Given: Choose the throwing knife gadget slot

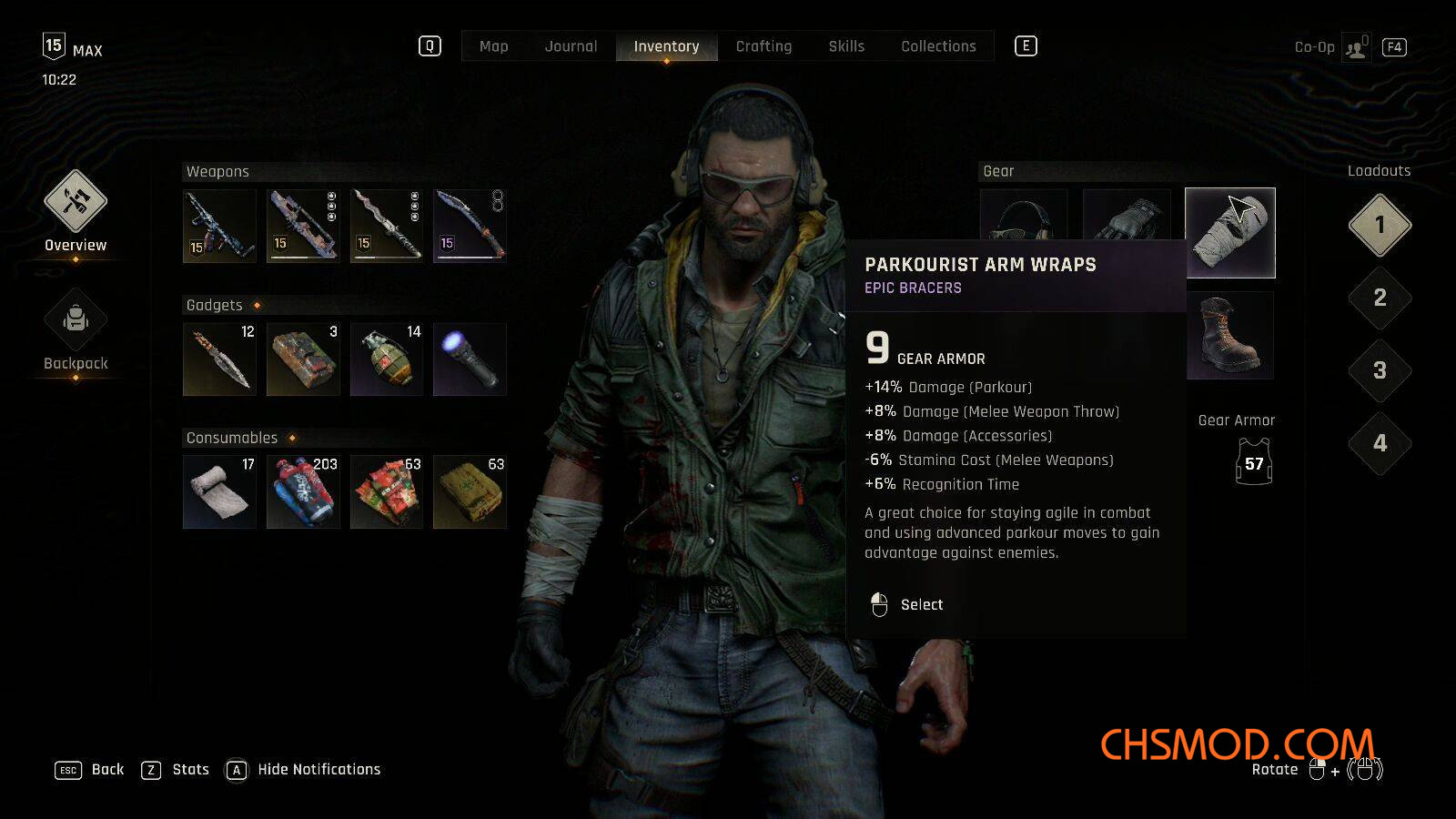Looking at the screenshot, I should pos(219,359).
